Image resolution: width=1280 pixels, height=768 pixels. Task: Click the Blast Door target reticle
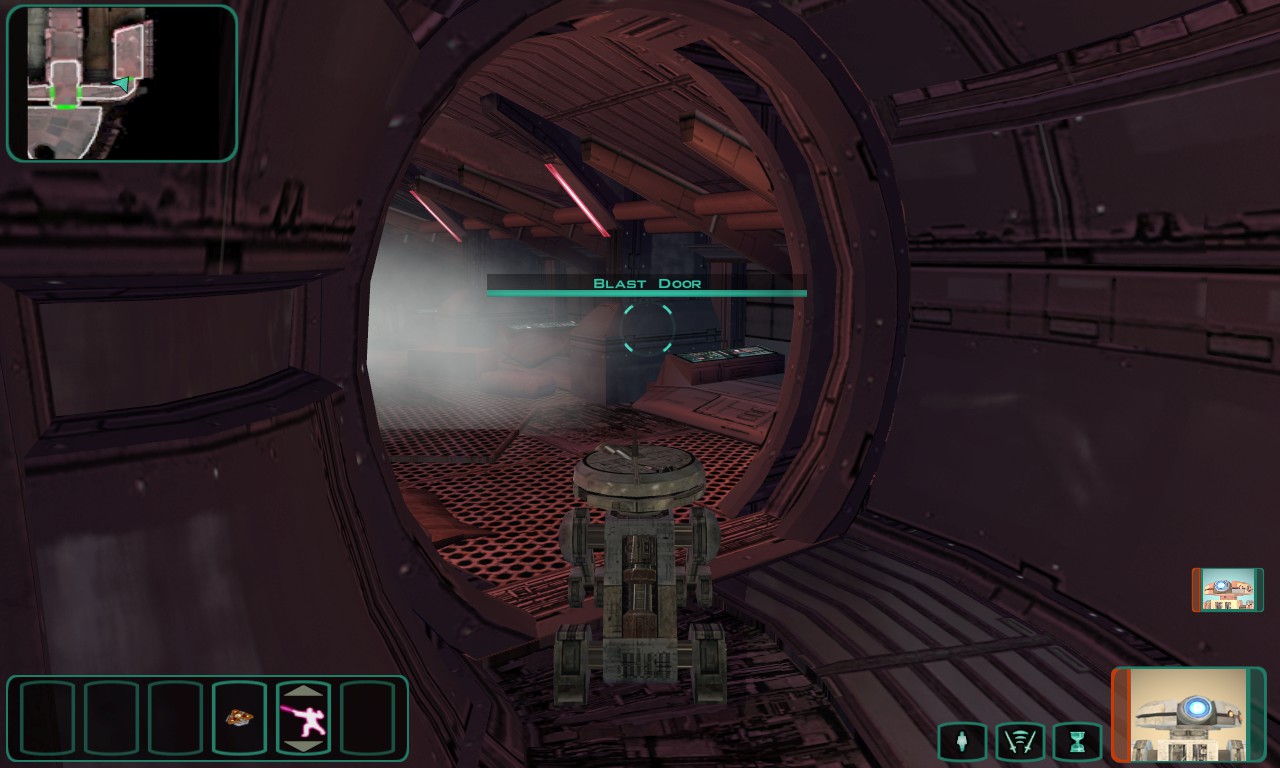(648, 328)
